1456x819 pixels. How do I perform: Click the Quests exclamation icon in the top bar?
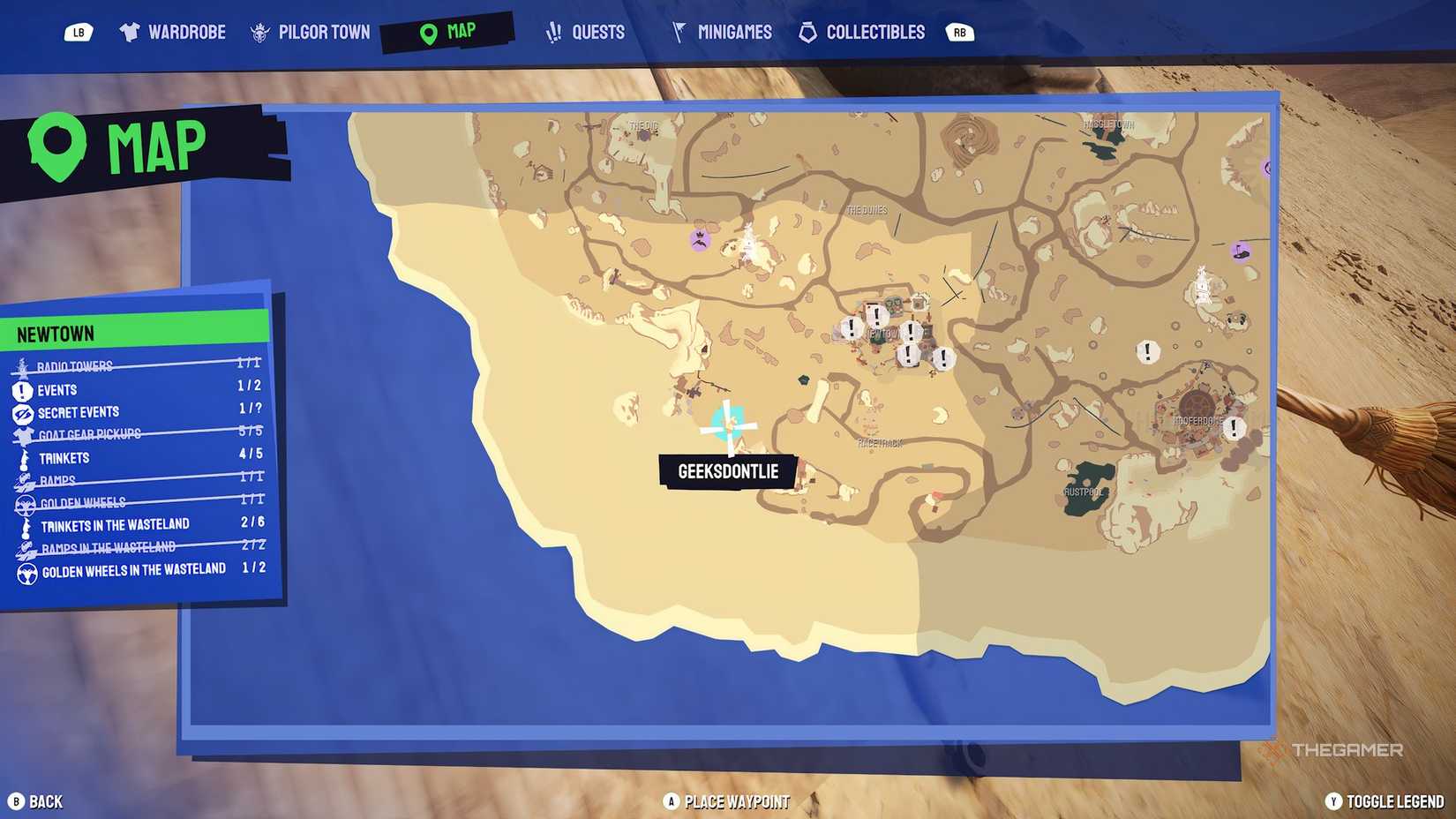pyautogui.click(x=552, y=31)
